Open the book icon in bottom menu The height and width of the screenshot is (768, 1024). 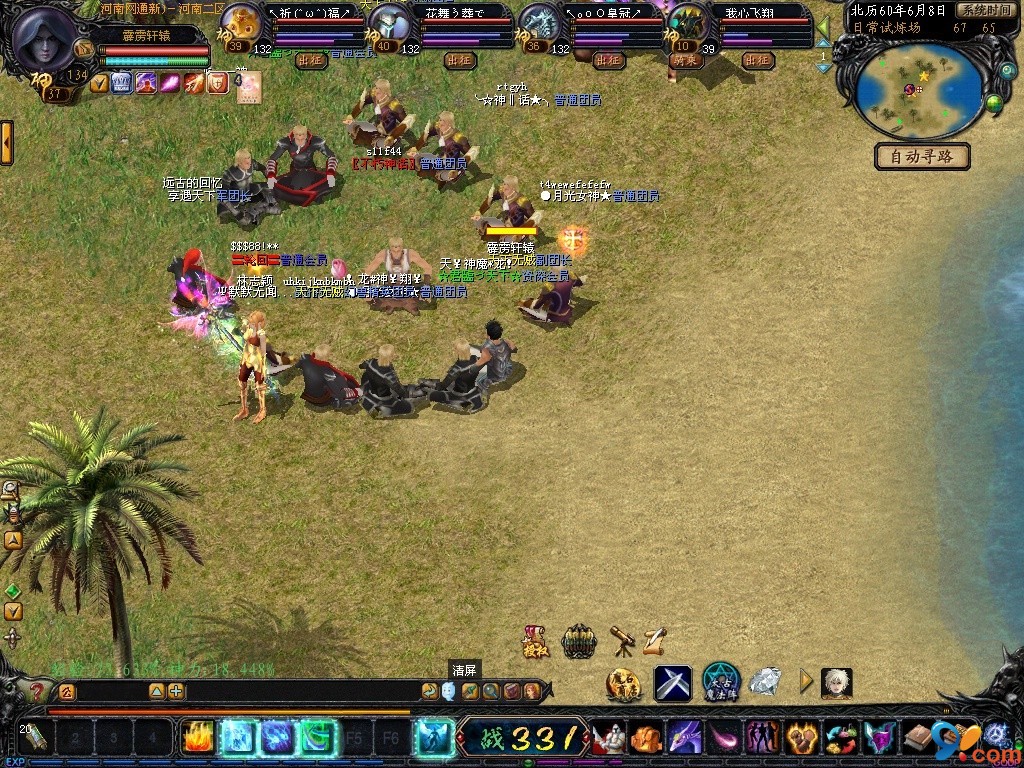918,739
